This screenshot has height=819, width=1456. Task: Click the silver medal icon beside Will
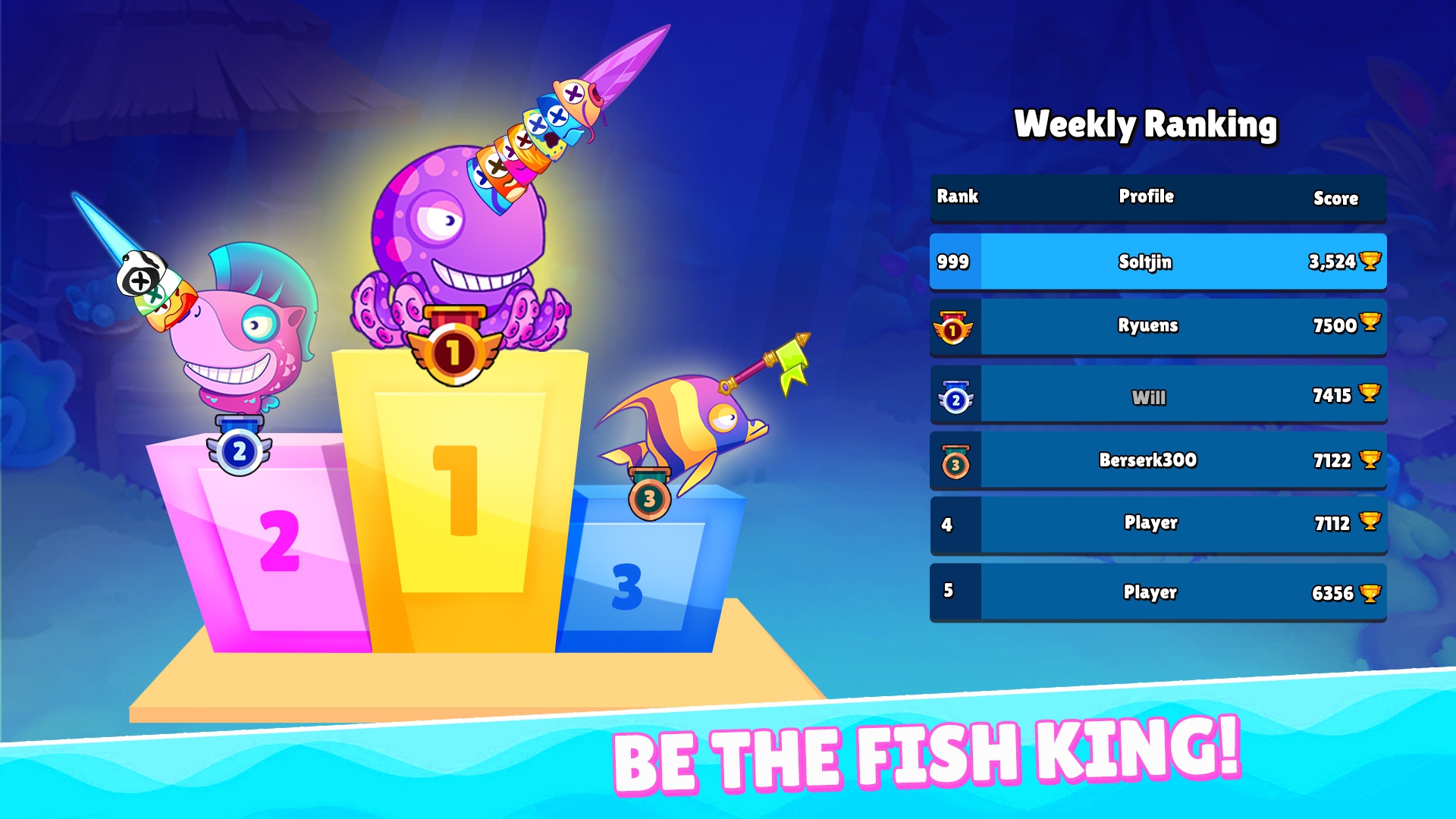[954, 397]
